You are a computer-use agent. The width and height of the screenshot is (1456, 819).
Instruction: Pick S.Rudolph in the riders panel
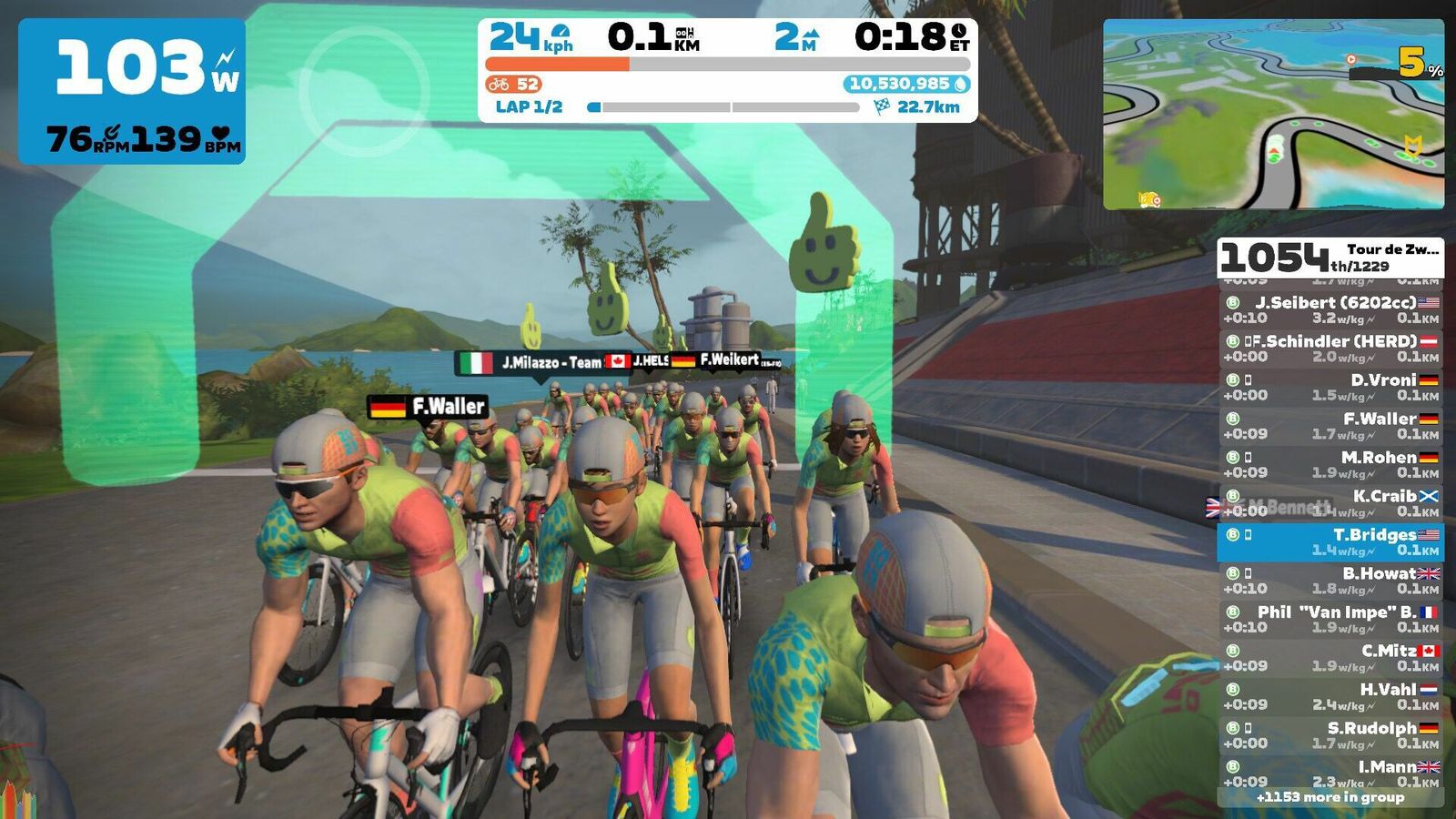(1330, 735)
